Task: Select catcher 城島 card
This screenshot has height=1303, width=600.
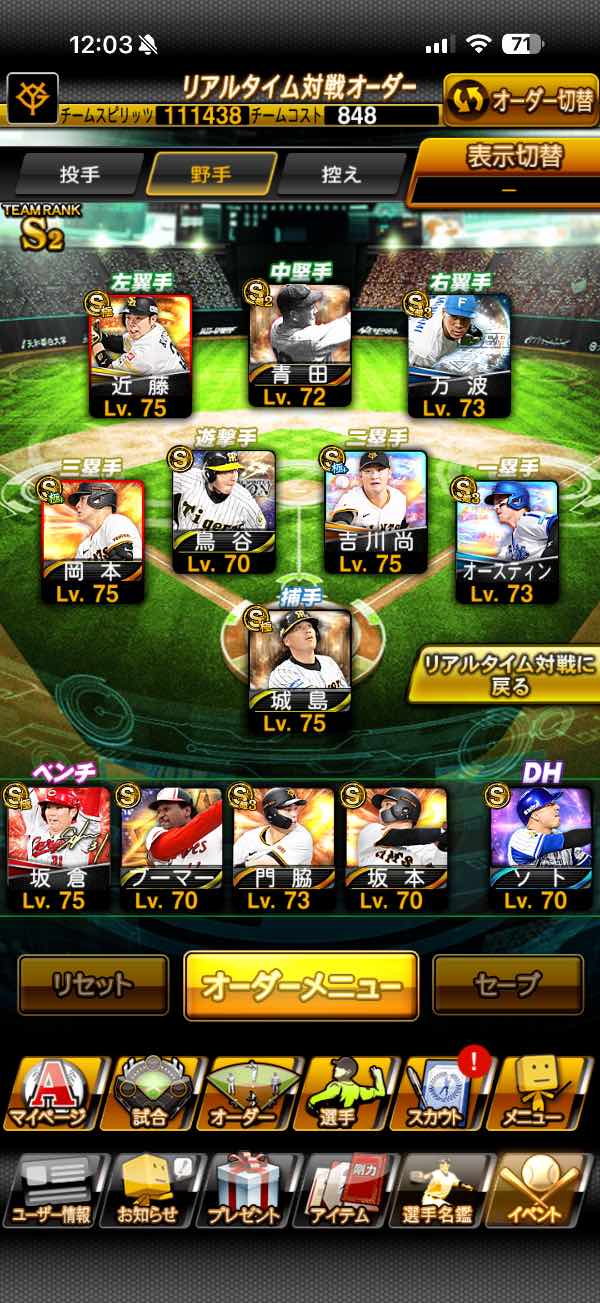Action: pos(300,672)
